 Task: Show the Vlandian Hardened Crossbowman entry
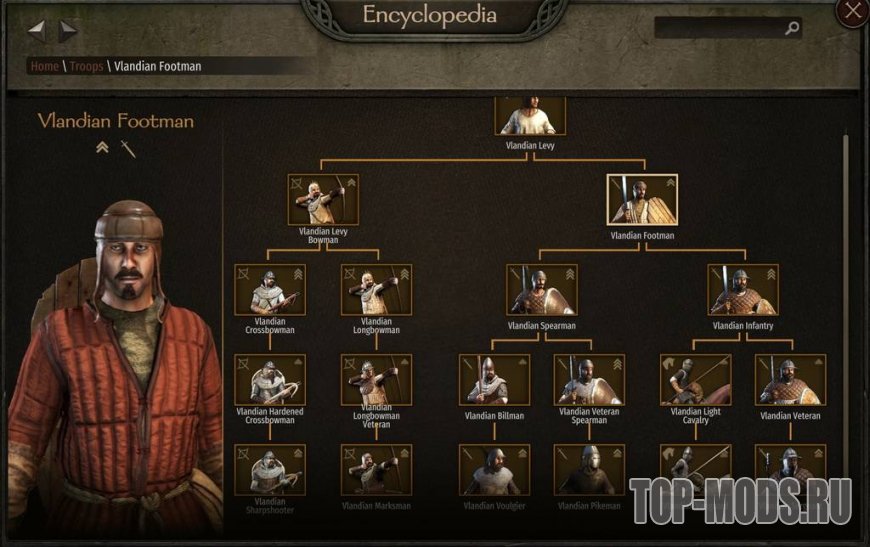click(270, 379)
